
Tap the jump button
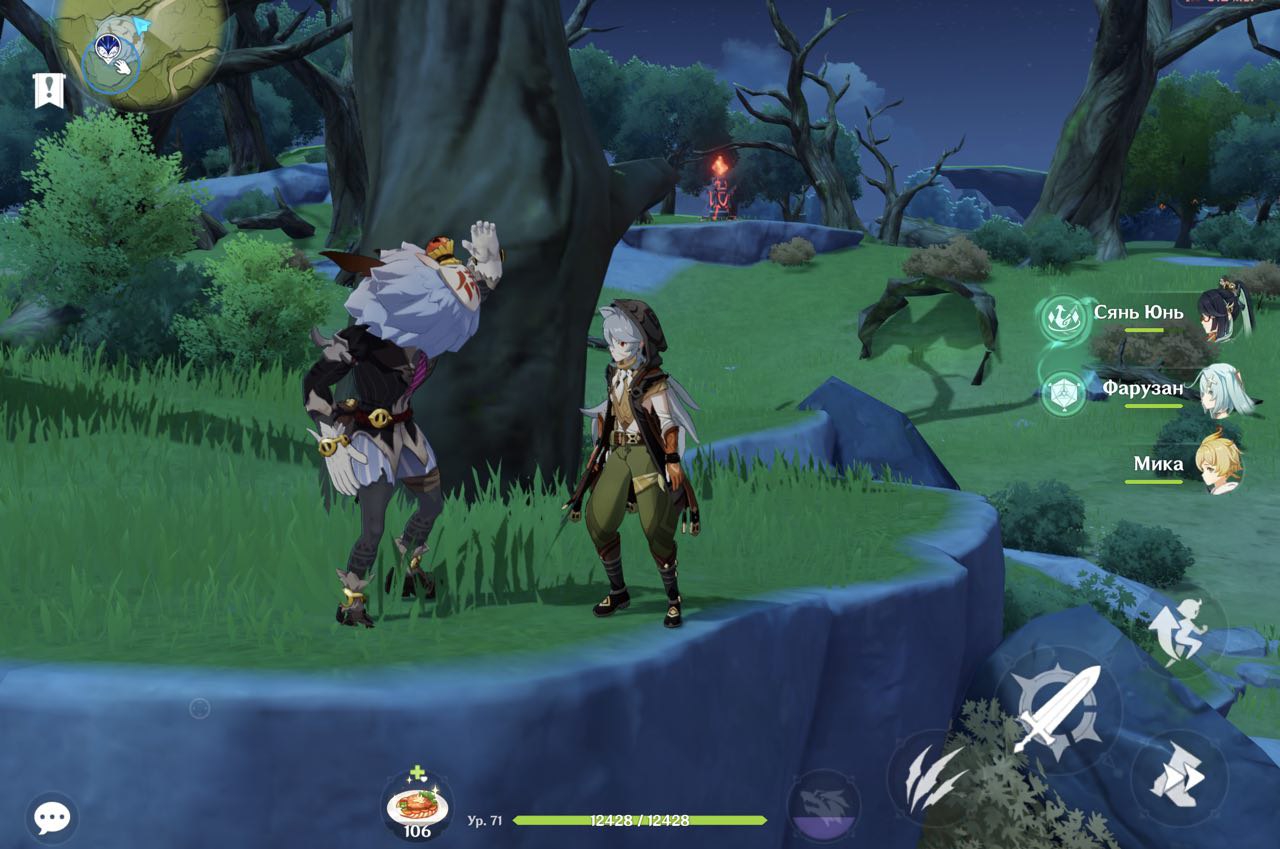pyautogui.click(x=1181, y=627)
